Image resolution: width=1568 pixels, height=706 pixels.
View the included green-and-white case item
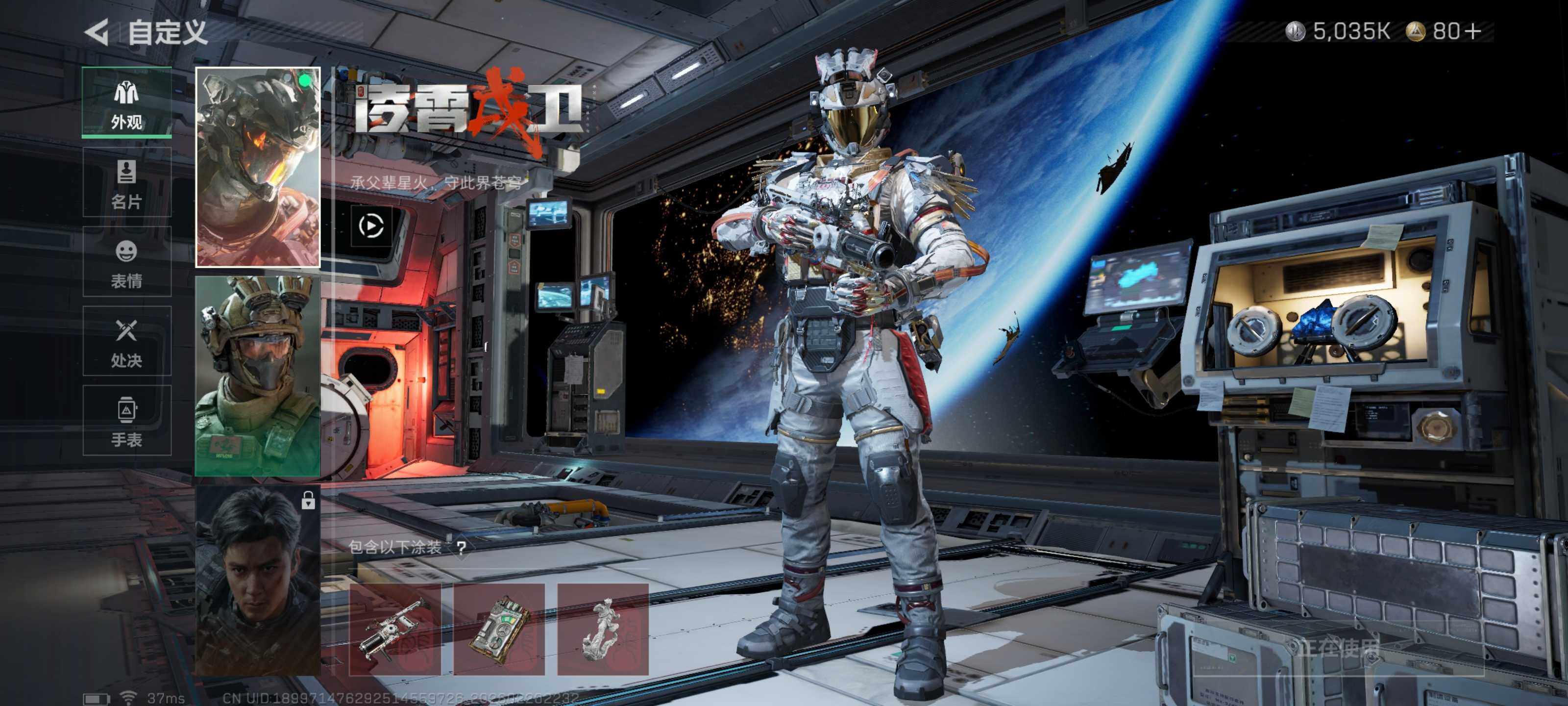(499, 629)
